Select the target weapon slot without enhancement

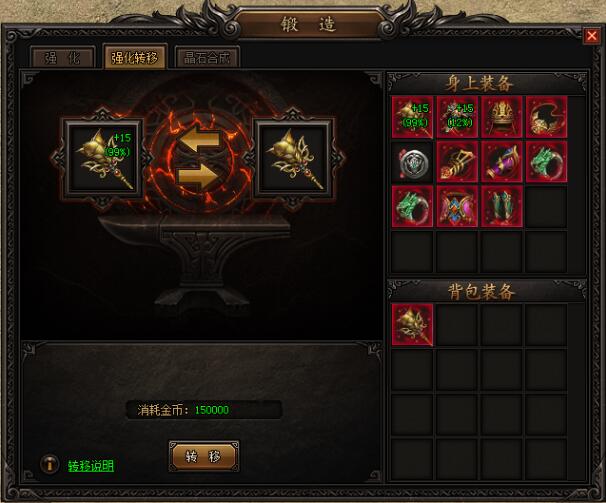point(294,159)
